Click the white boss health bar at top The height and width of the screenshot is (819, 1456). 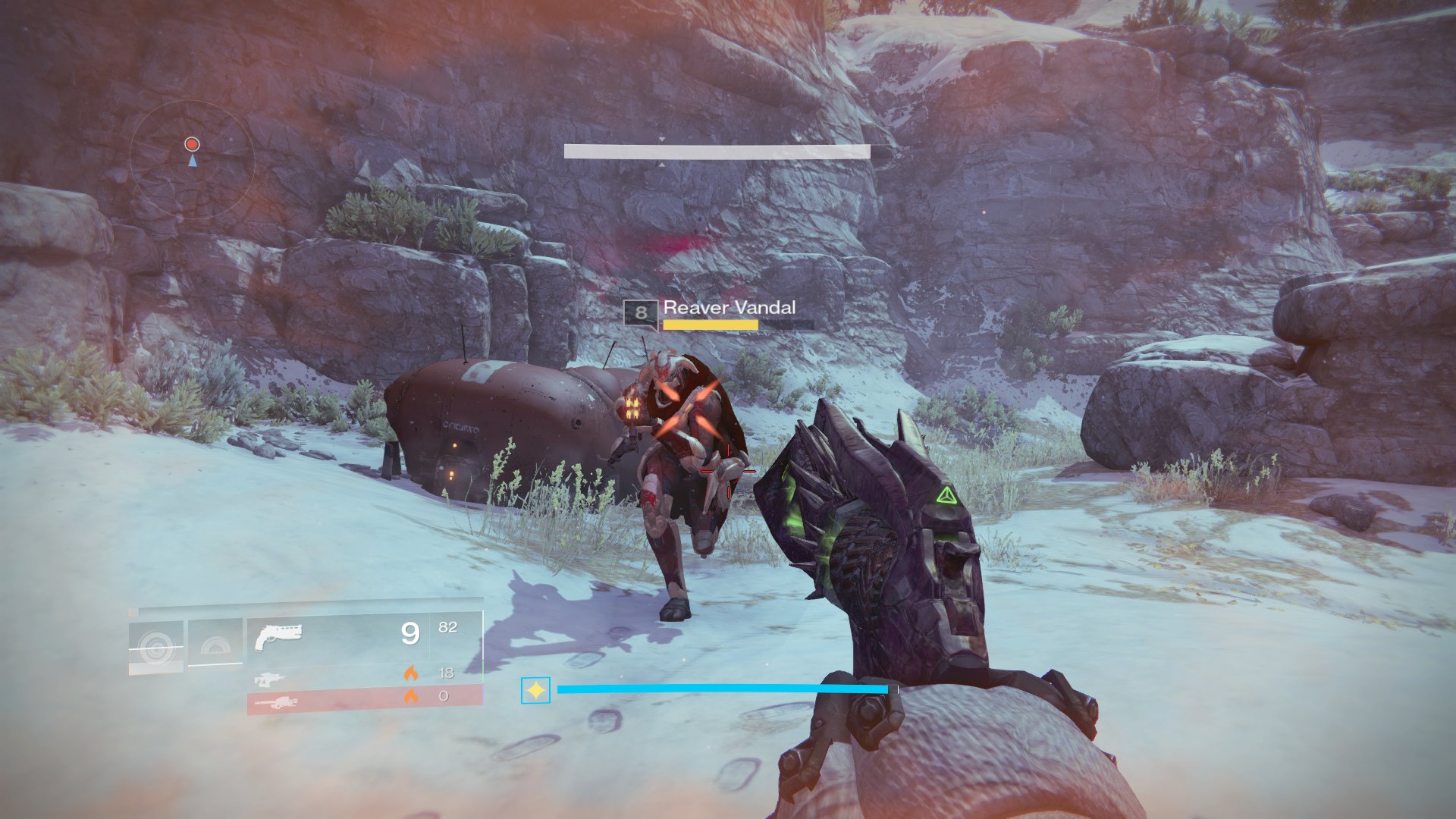717,150
